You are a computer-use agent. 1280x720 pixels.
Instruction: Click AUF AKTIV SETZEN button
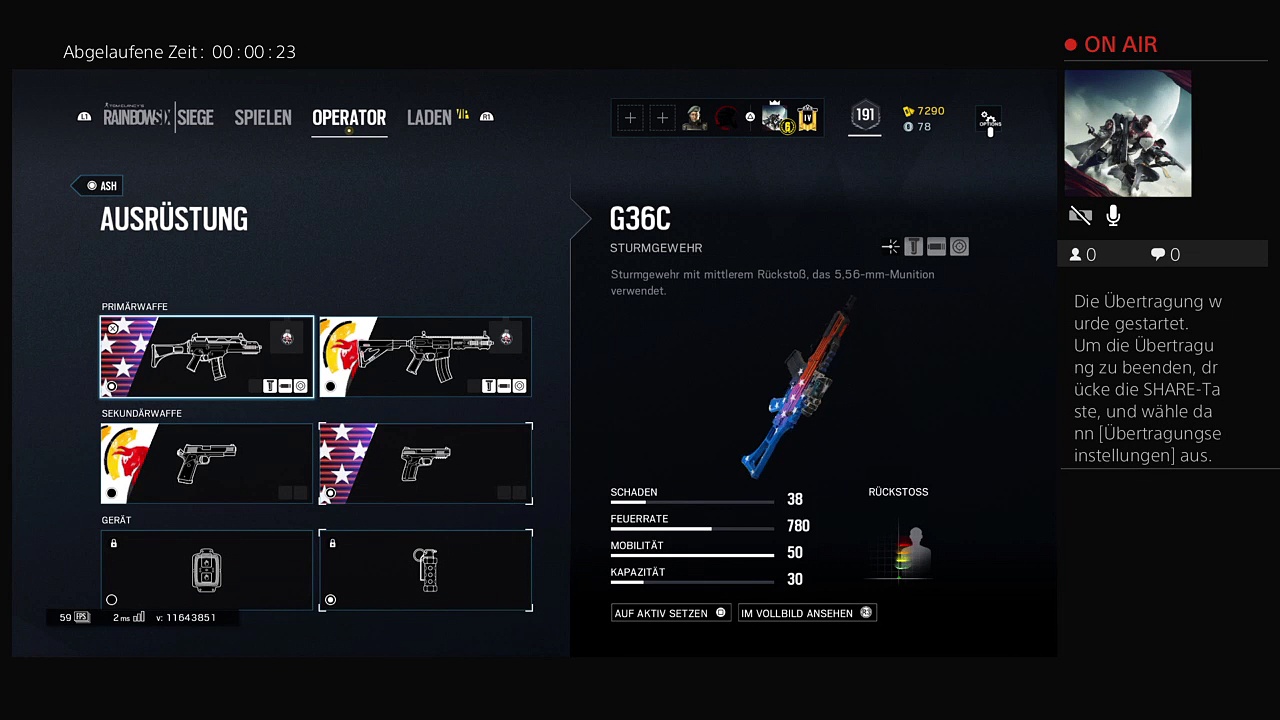pyautogui.click(x=670, y=613)
